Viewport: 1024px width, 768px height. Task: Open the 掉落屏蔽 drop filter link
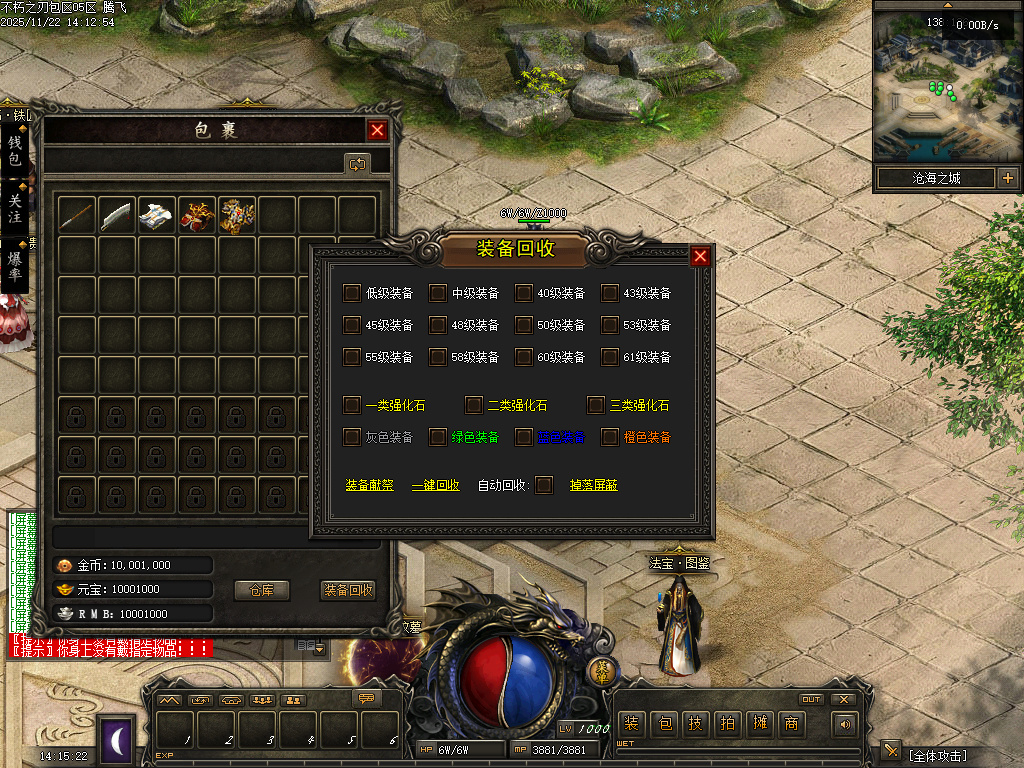pyautogui.click(x=593, y=485)
